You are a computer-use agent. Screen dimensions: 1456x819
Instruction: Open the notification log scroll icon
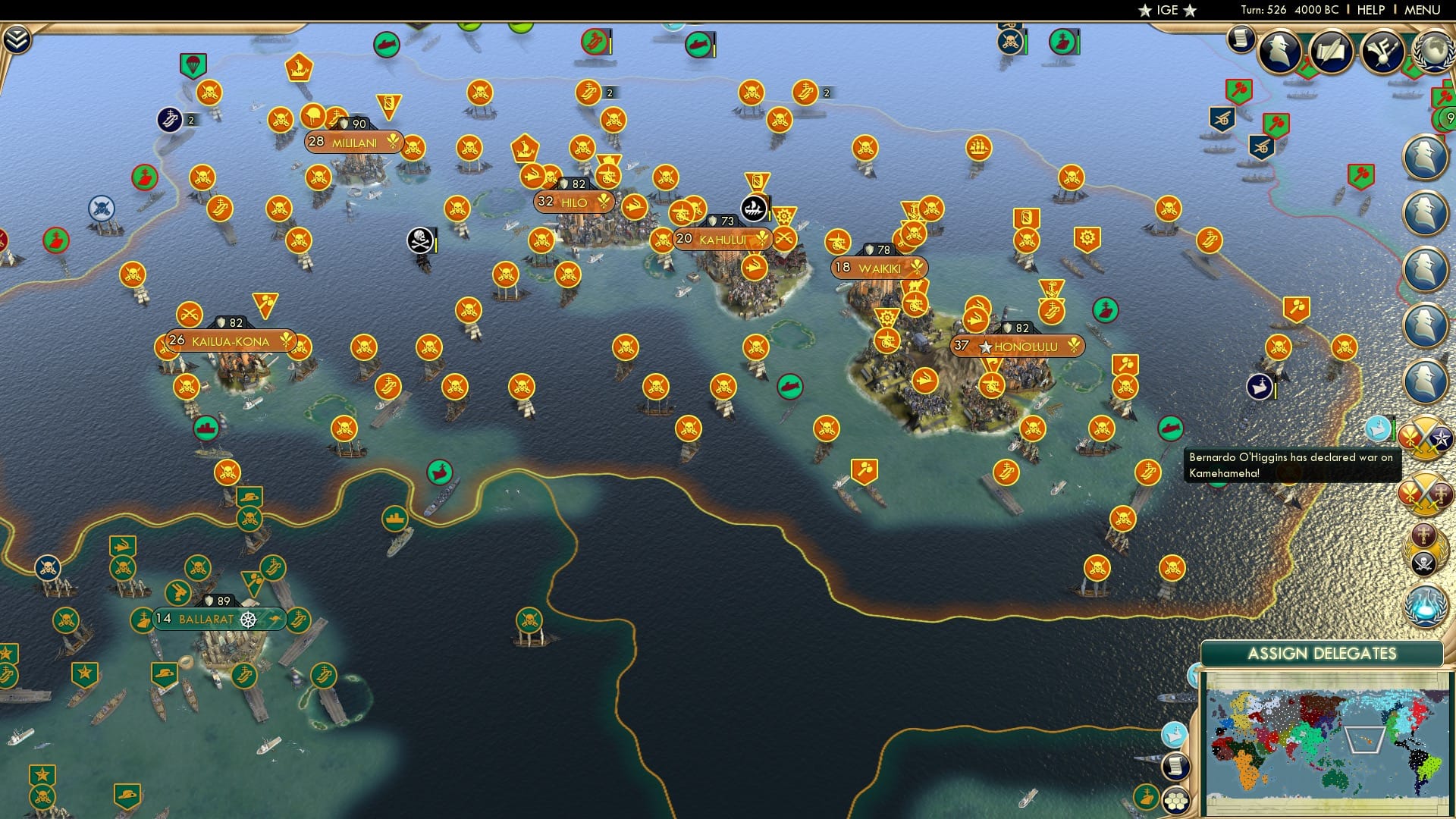pos(1241,38)
